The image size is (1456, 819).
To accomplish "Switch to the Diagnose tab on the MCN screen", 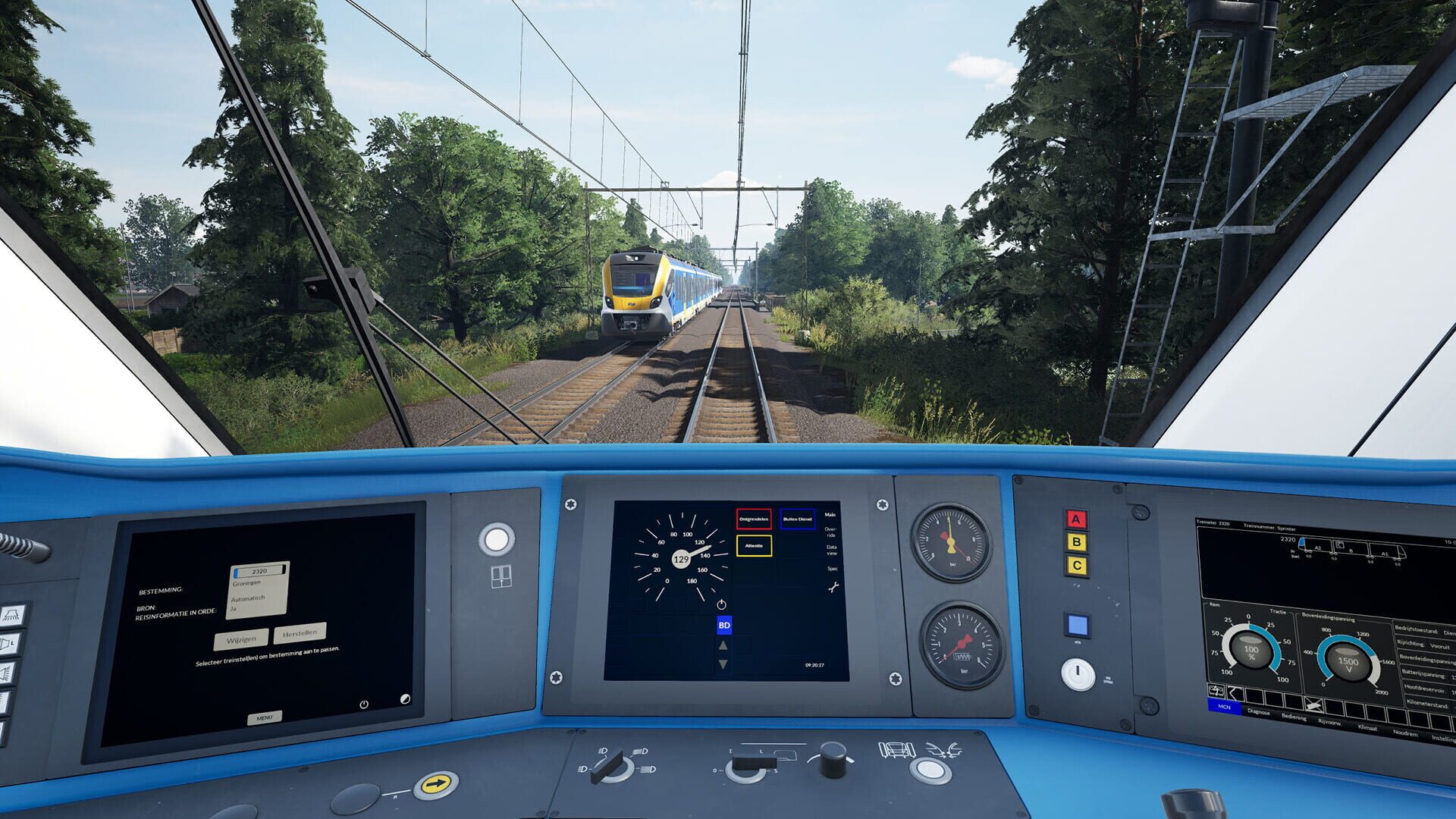I will (1259, 712).
